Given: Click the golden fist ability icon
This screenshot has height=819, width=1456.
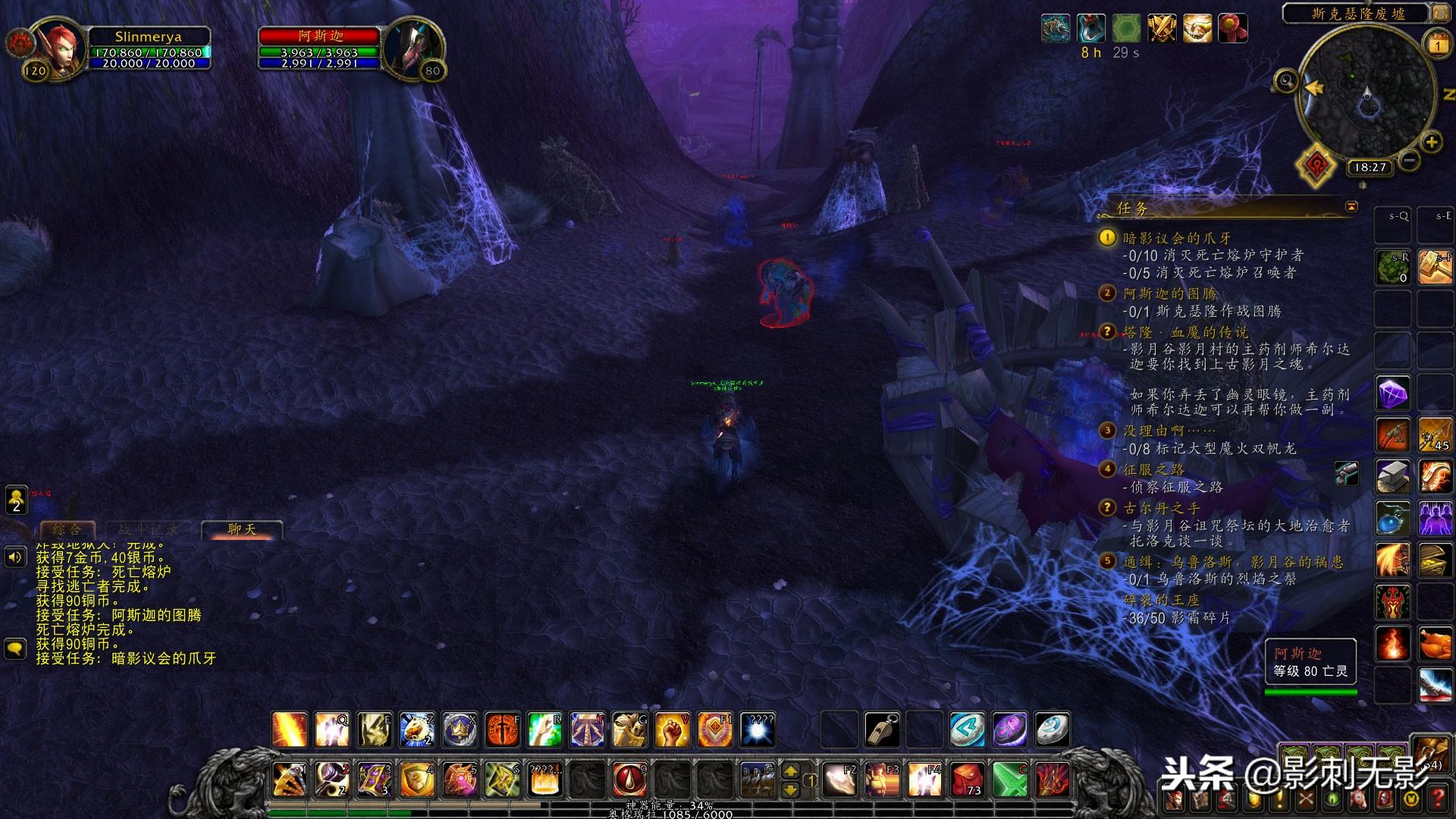Looking at the screenshot, I should tap(672, 730).
